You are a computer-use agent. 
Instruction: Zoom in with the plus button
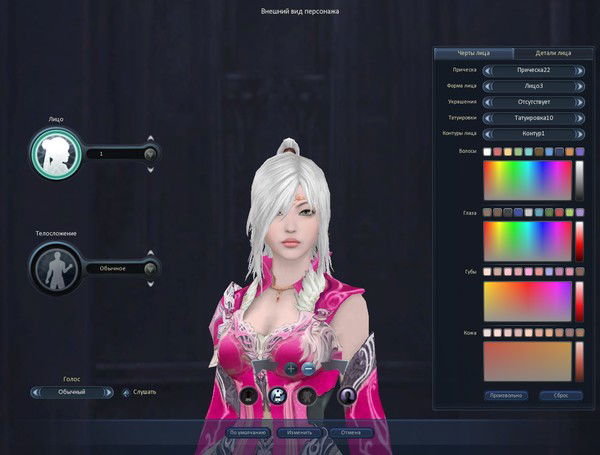point(291,368)
